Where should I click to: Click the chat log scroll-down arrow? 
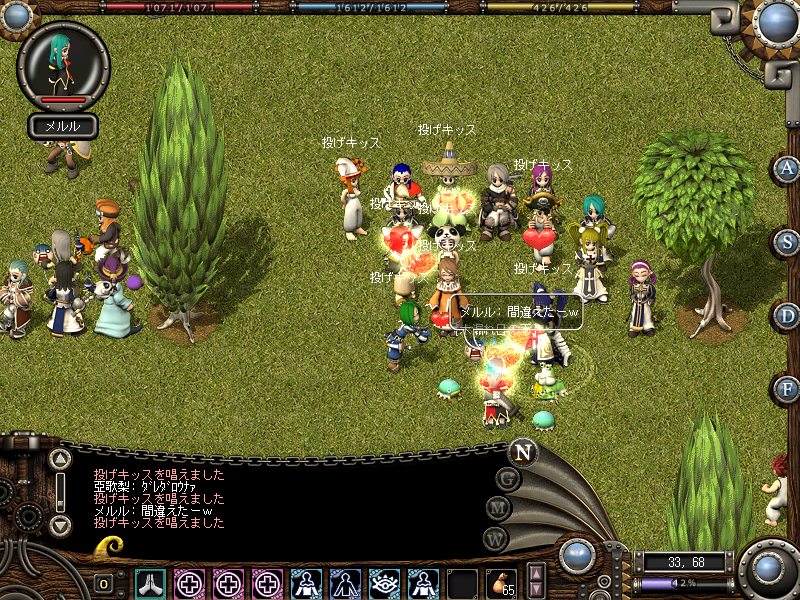60,524
